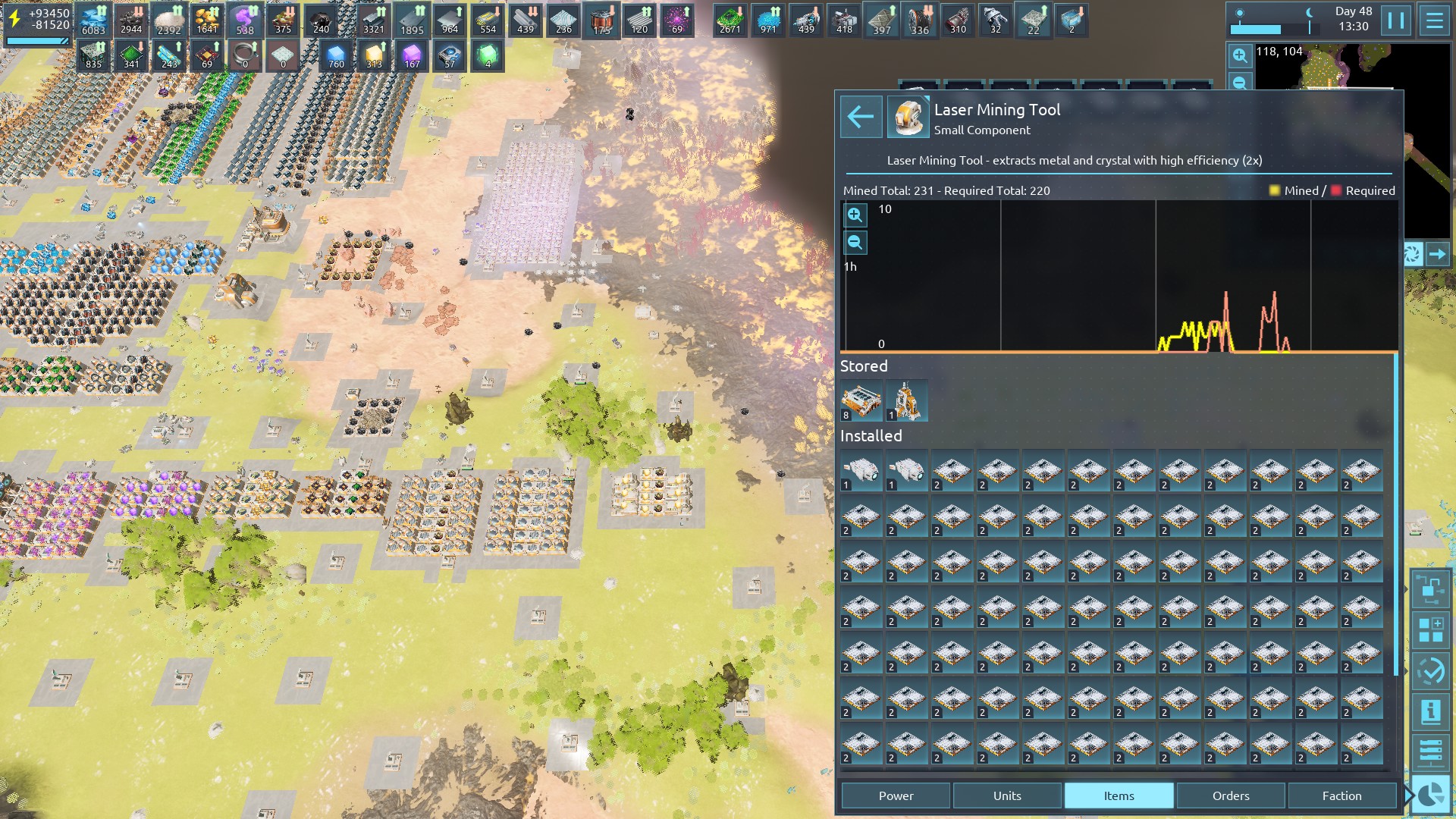Open the pie chart statistics button

pos(1431,795)
